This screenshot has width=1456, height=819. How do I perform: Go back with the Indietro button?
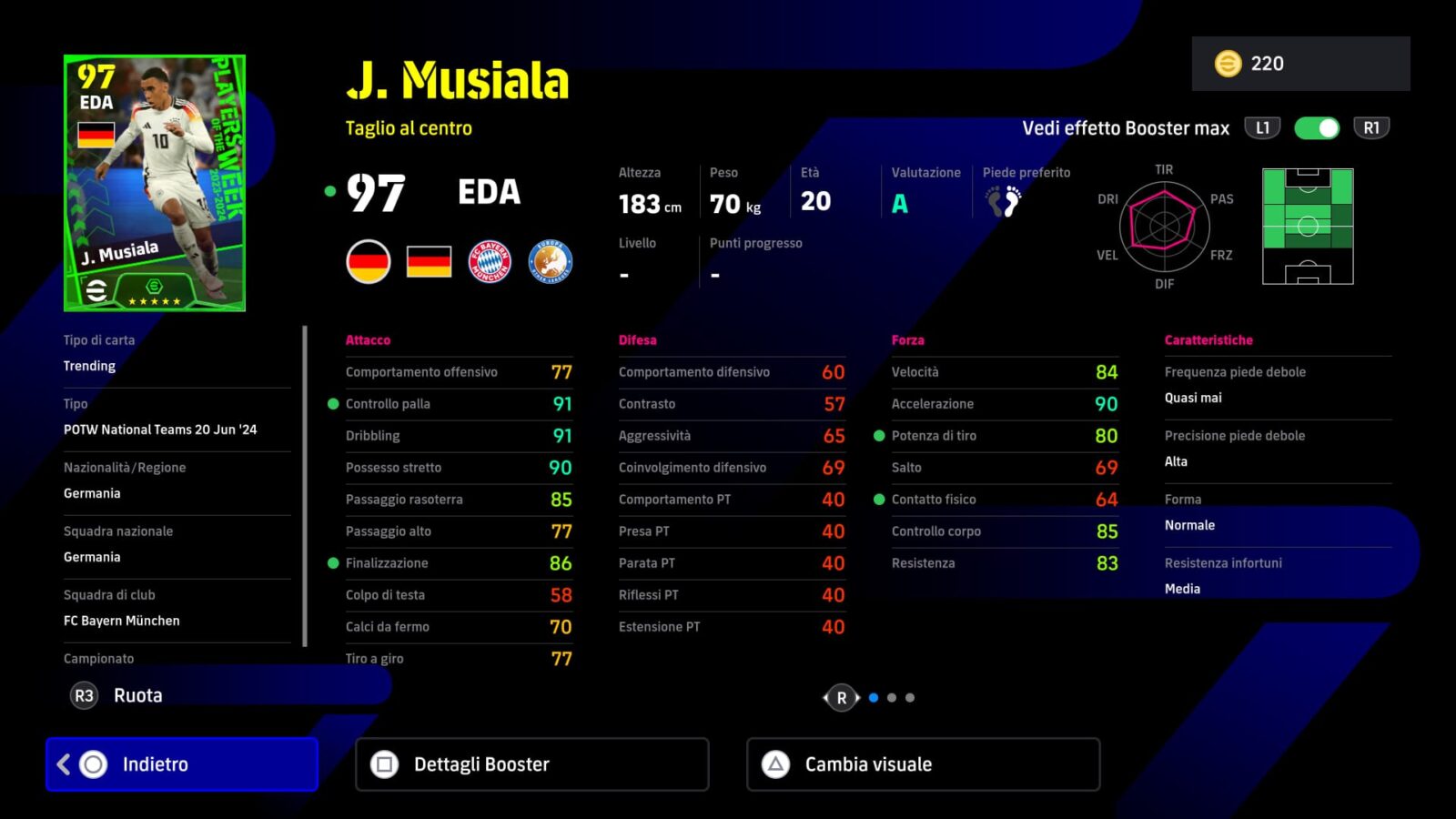(x=182, y=764)
